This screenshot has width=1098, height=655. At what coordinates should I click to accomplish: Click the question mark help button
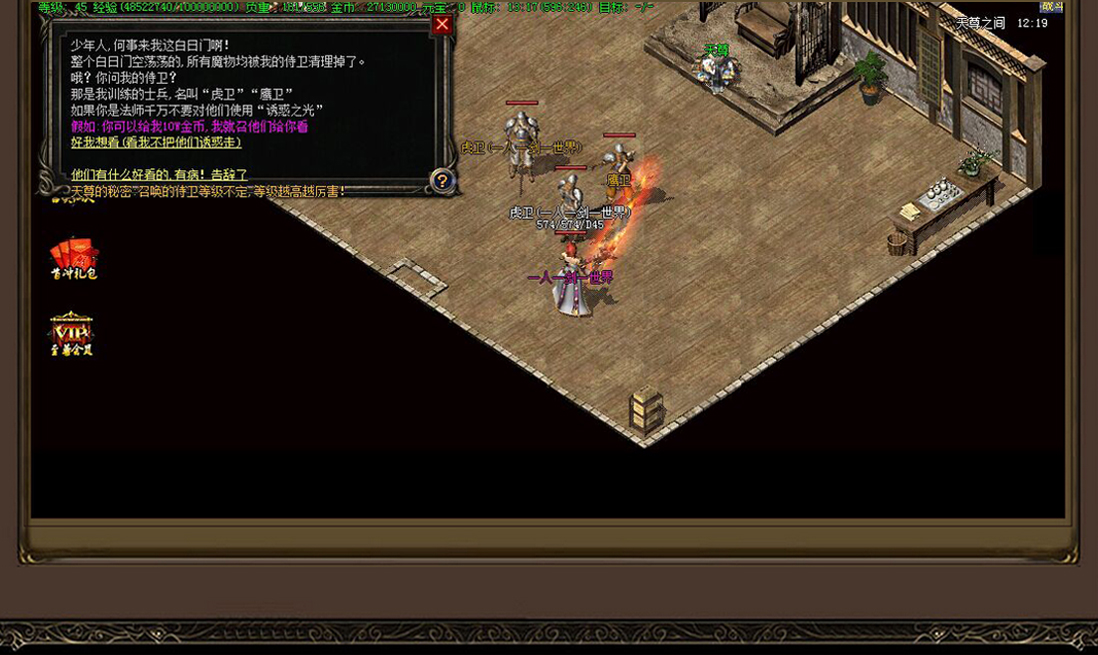coord(442,181)
